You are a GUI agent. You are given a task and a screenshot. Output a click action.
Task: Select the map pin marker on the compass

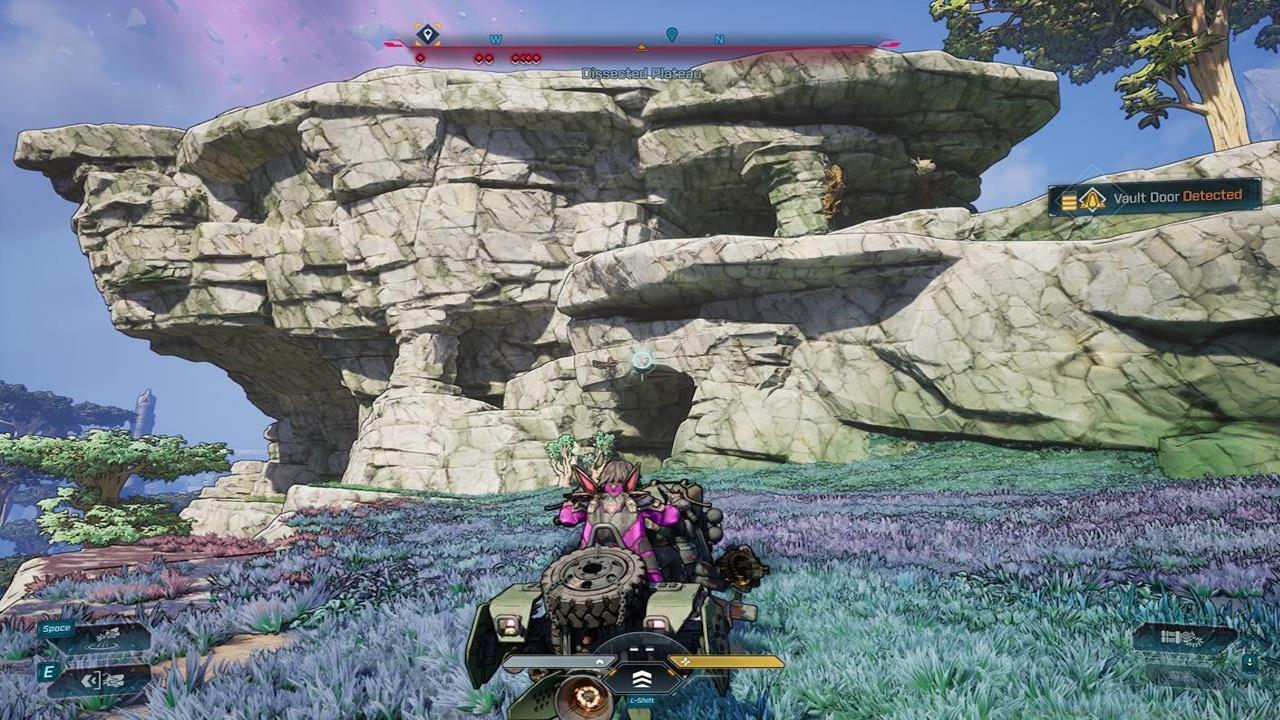click(672, 35)
